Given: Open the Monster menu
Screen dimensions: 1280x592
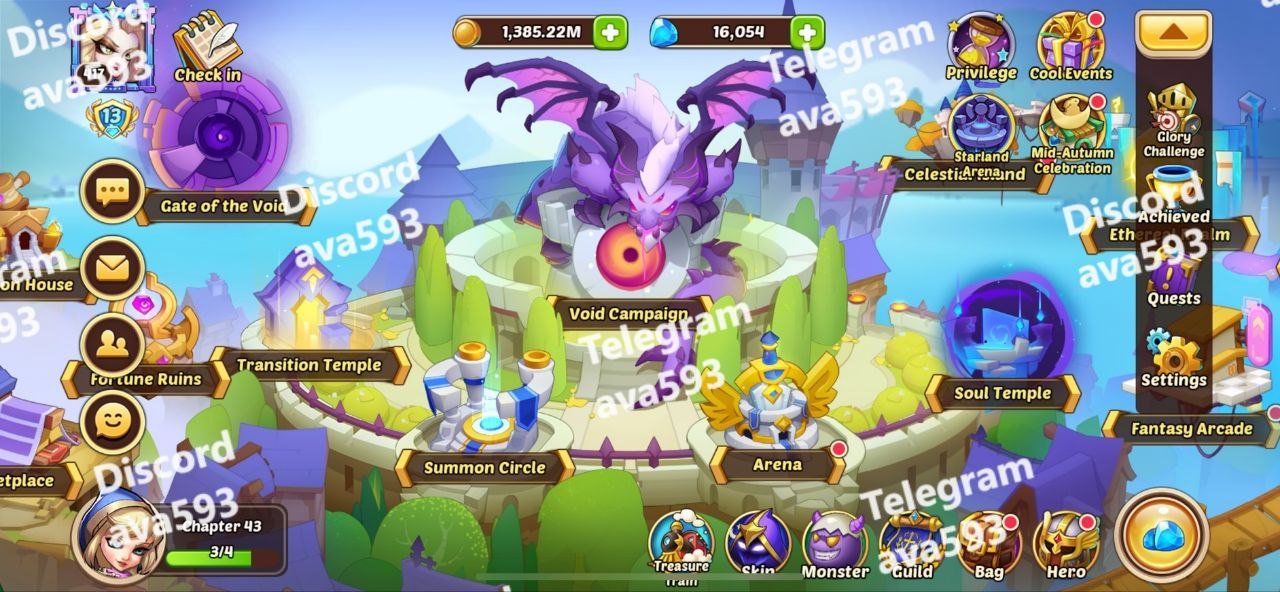Looking at the screenshot, I should [x=835, y=545].
